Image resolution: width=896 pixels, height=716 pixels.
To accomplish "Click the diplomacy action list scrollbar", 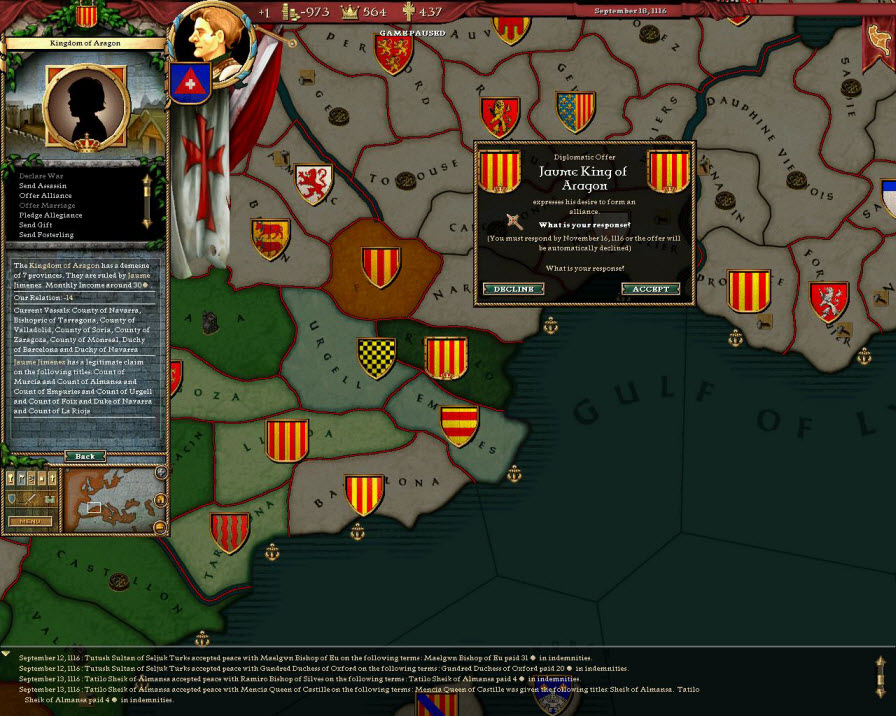I will coord(146,200).
